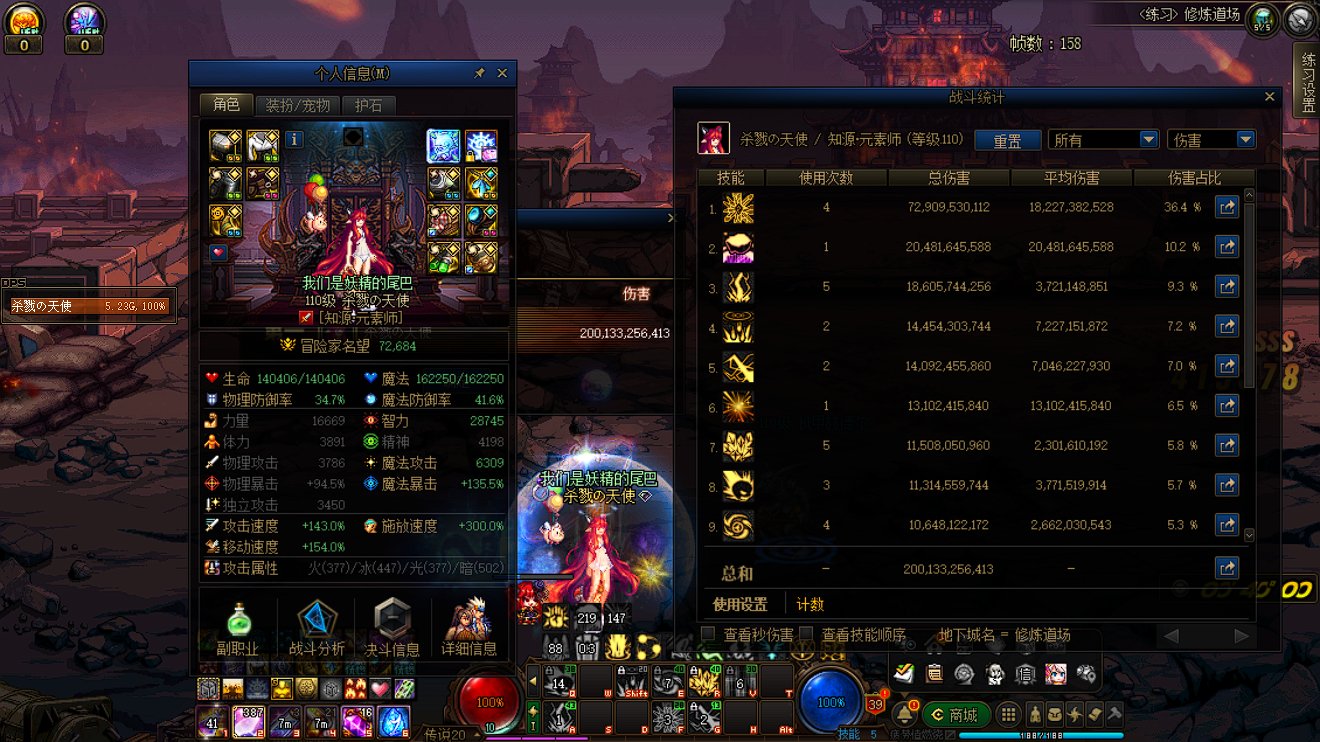Image resolution: width=1320 pixels, height=742 pixels.
Task: Open the 护石 talisman tab
Action: point(368,105)
